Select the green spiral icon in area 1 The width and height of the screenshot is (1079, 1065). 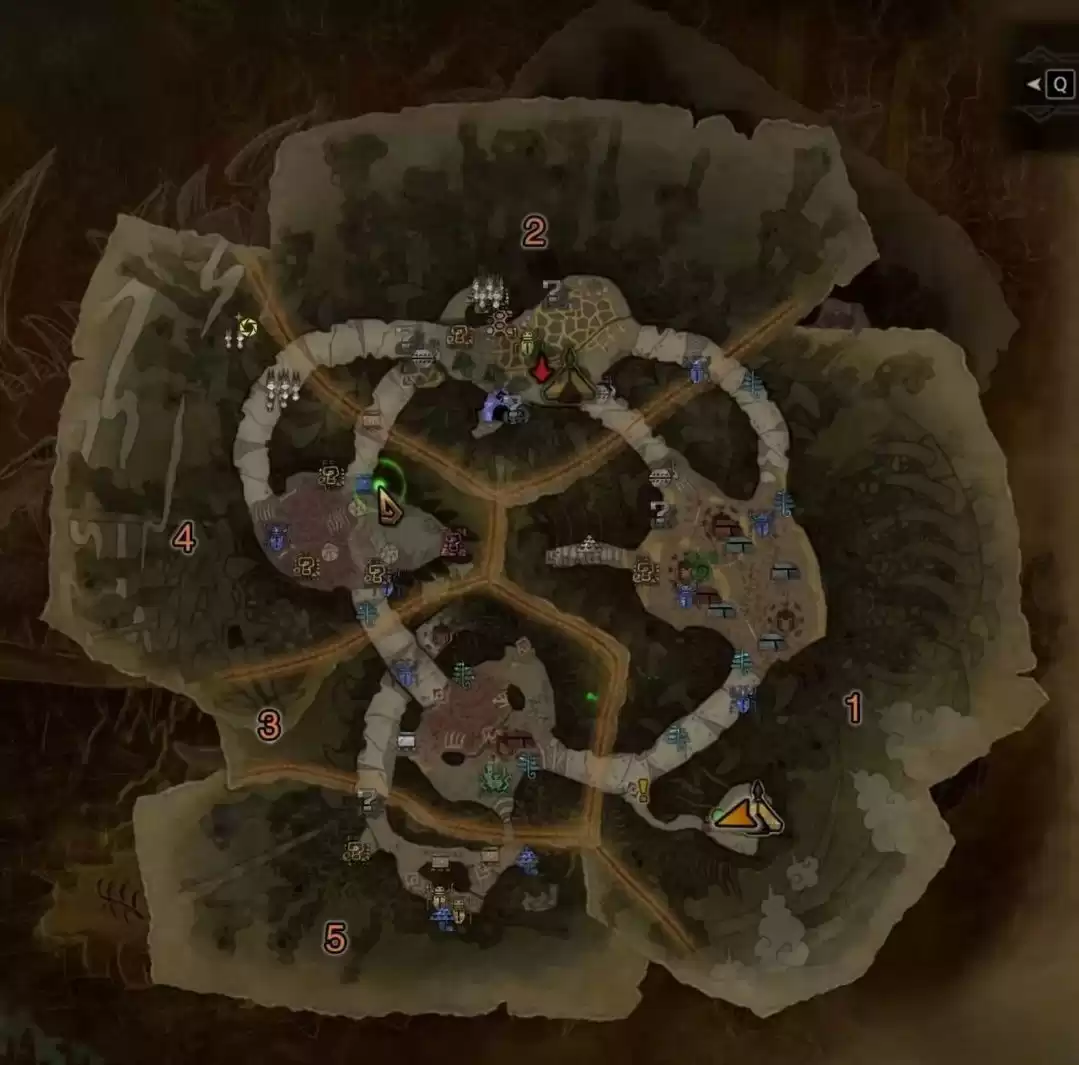(x=699, y=570)
